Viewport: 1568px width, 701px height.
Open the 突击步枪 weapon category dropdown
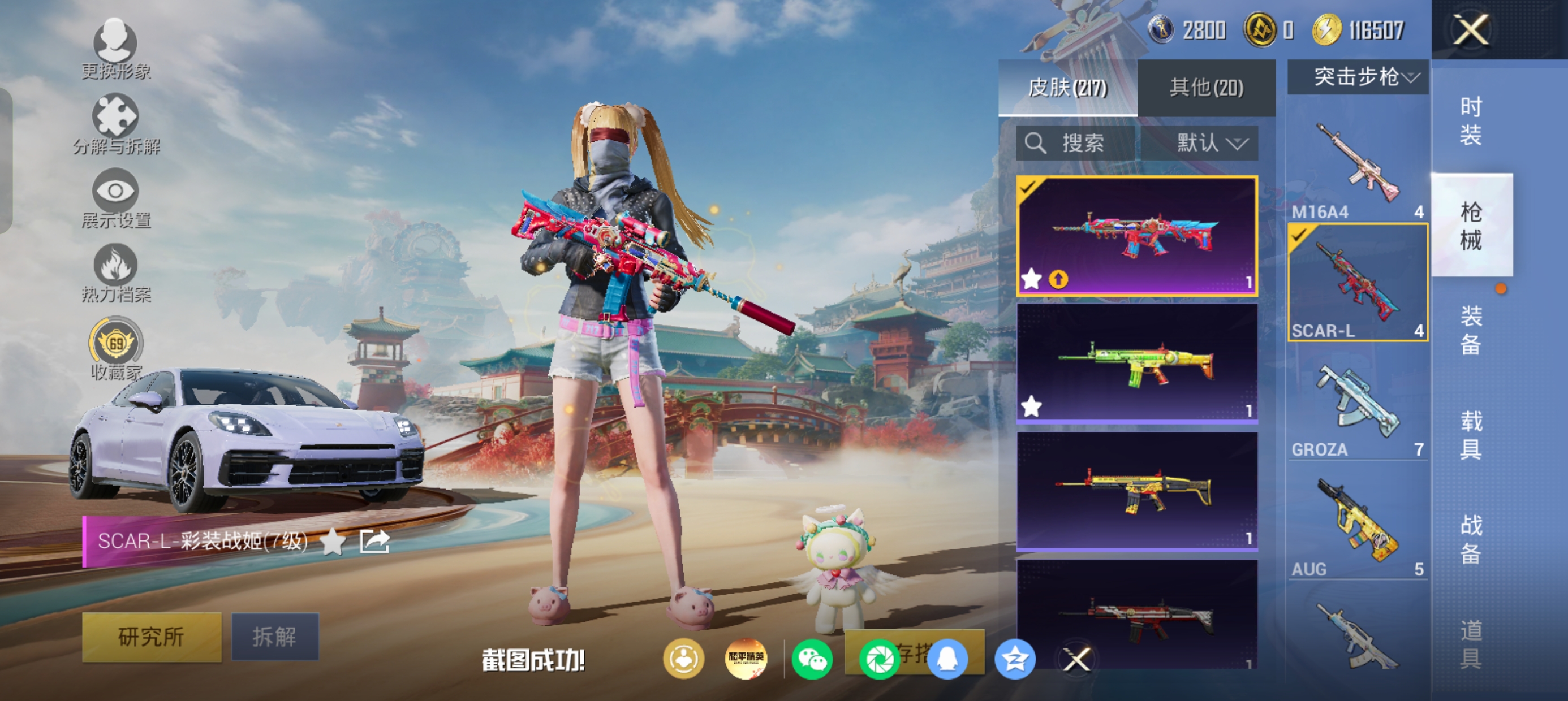point(1358,77)
